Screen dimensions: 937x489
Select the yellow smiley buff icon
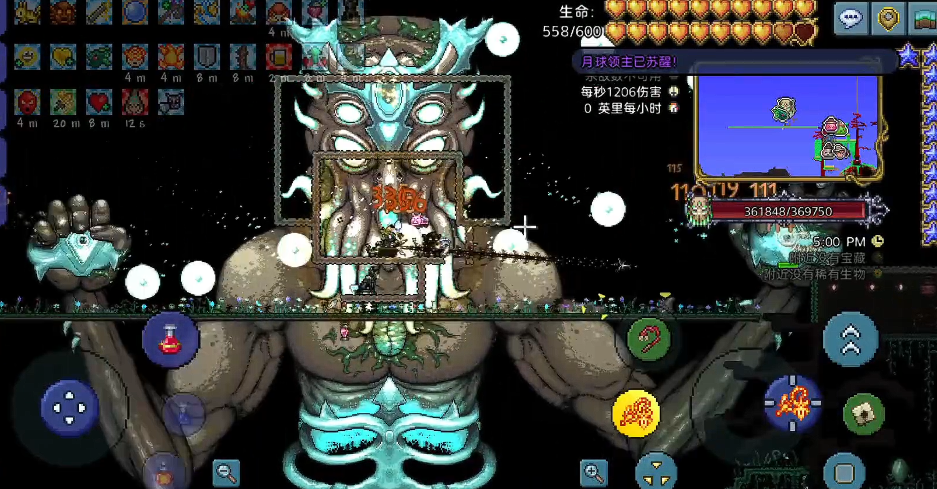(x=27, y=56)
